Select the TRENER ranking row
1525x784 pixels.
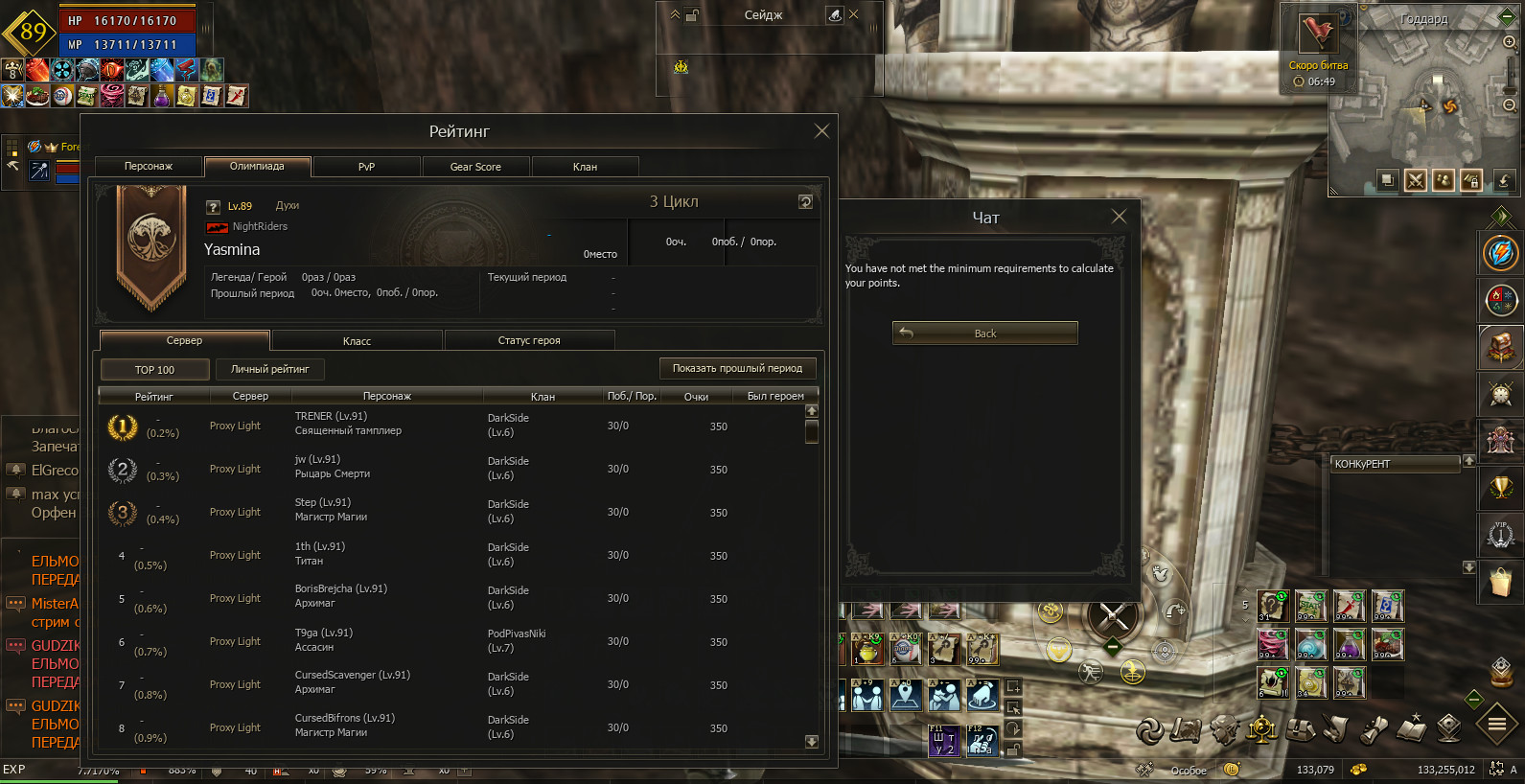point(458,425)
